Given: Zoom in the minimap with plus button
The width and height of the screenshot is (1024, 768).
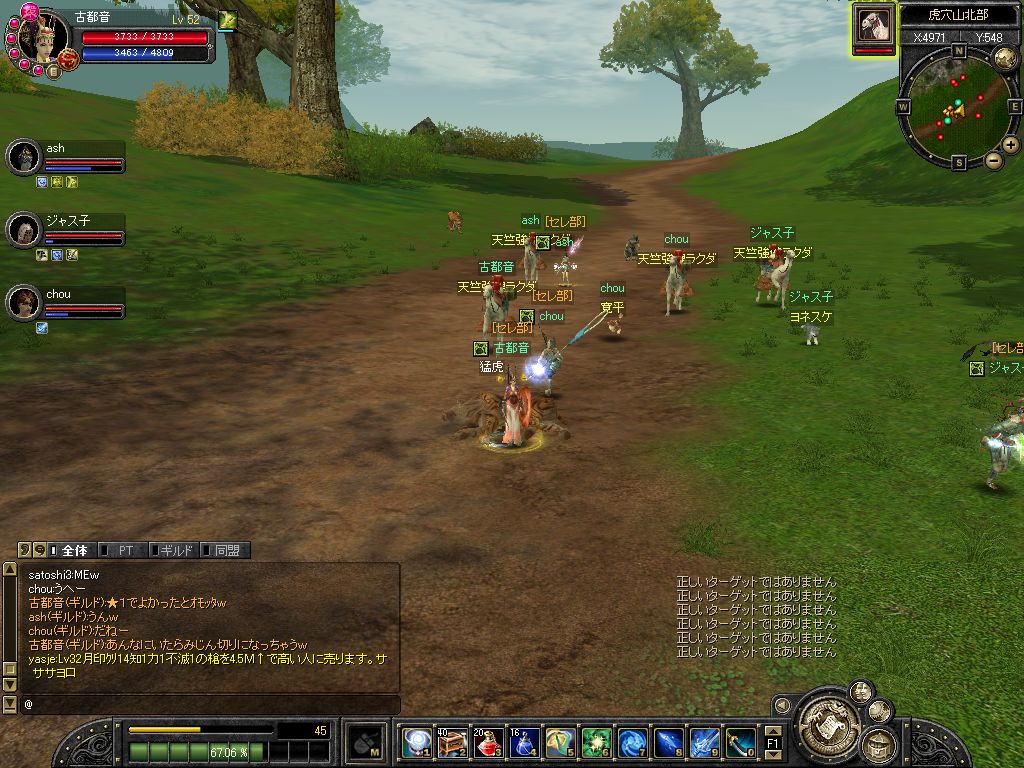Looking at the screenshot, I should (1011, 145).
